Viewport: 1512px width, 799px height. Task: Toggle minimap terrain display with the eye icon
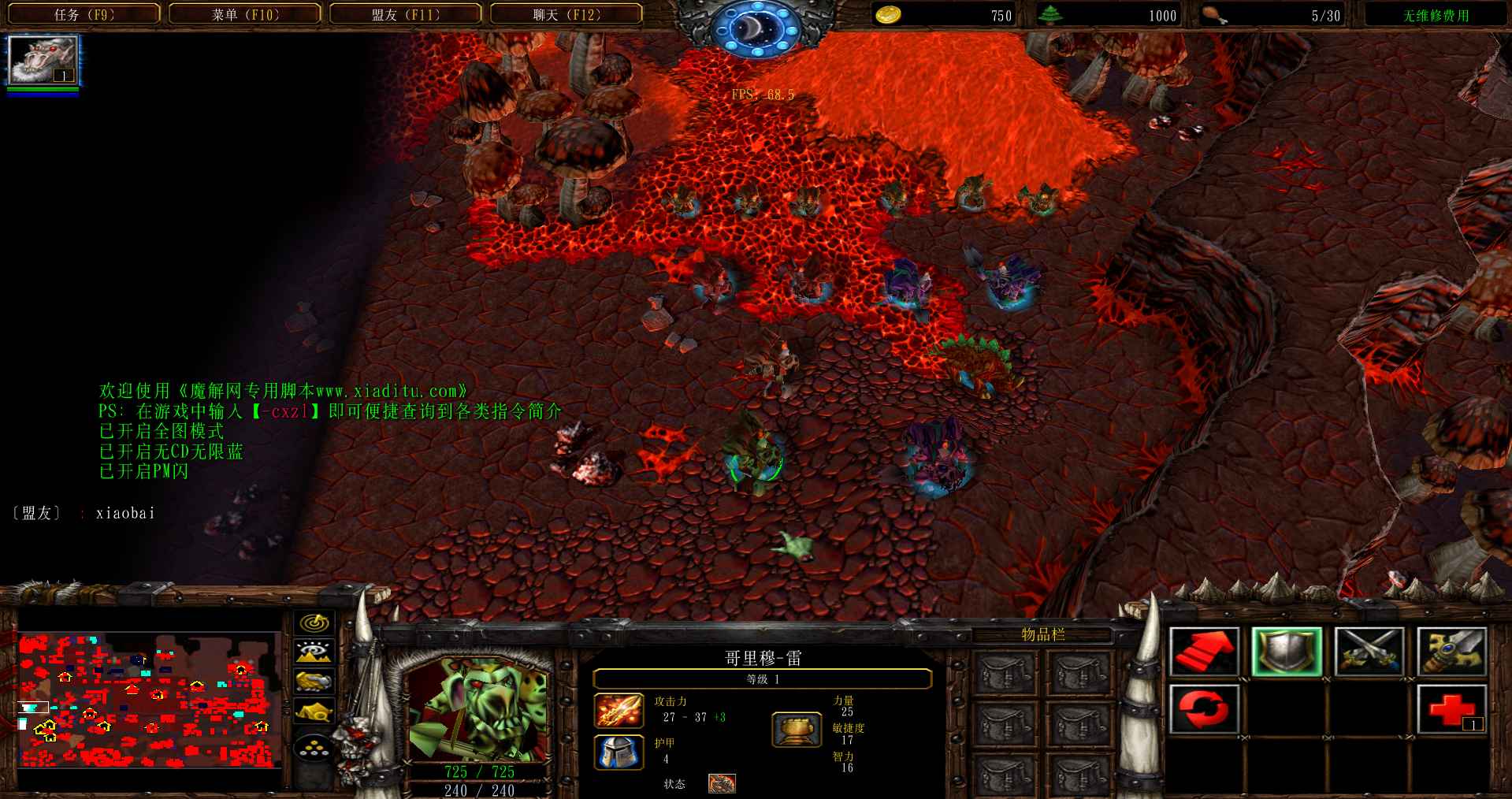(x=314, y=652)
